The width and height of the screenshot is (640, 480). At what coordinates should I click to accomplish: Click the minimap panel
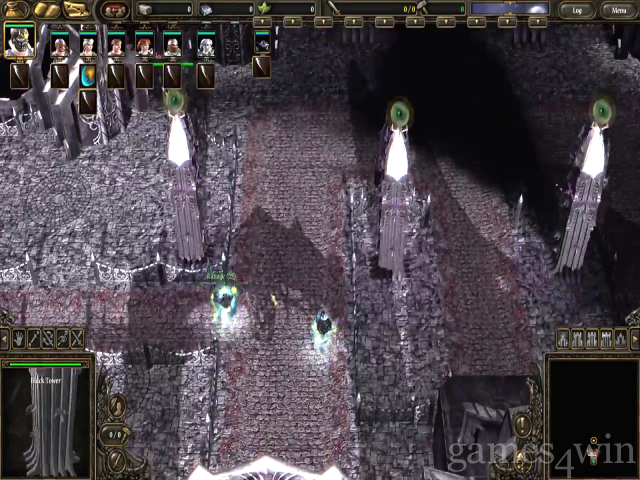click(x=594, y=417)
